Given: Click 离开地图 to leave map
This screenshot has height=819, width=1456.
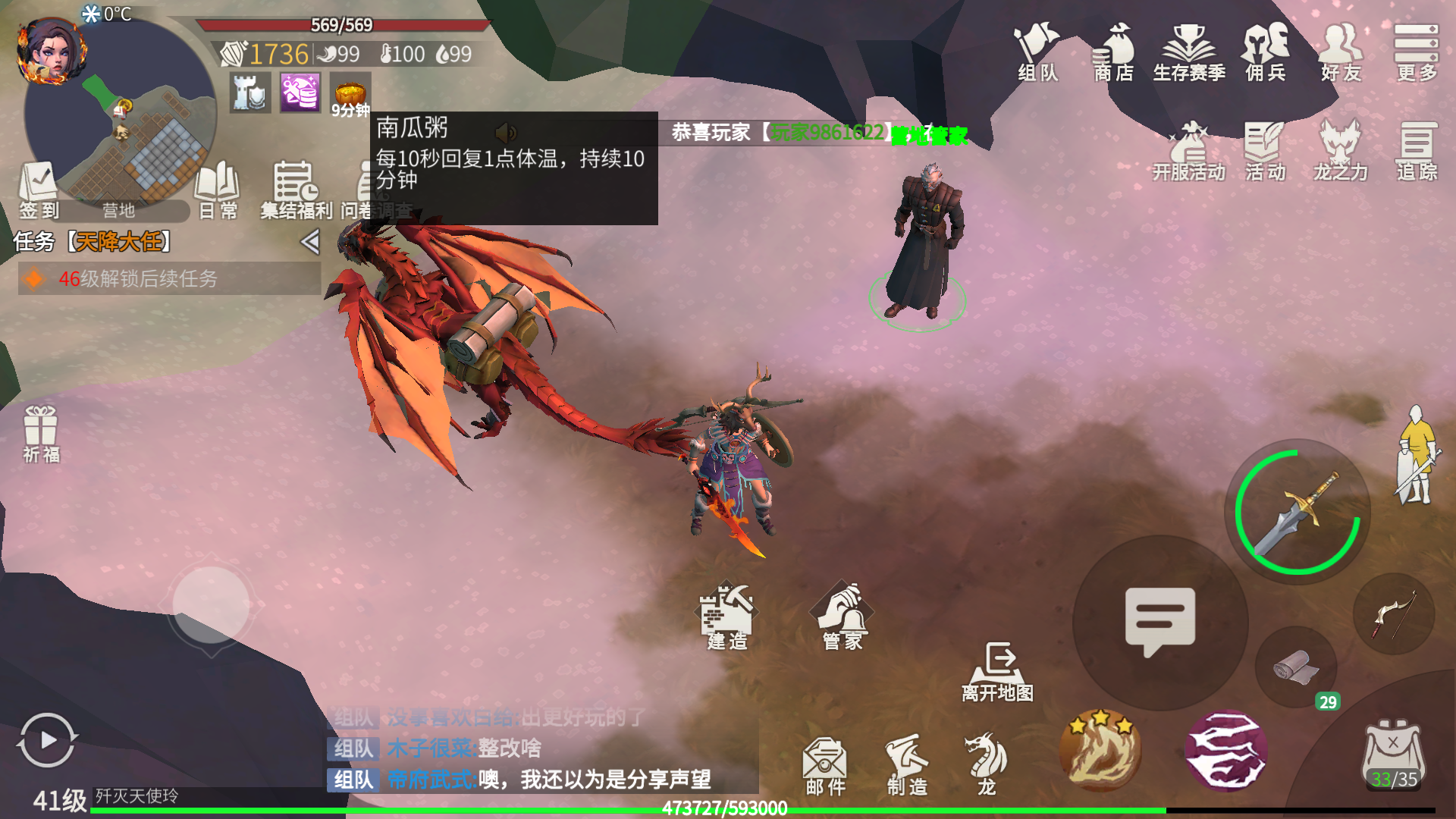Looking at the screenshot, I should (x=998, y=672).
